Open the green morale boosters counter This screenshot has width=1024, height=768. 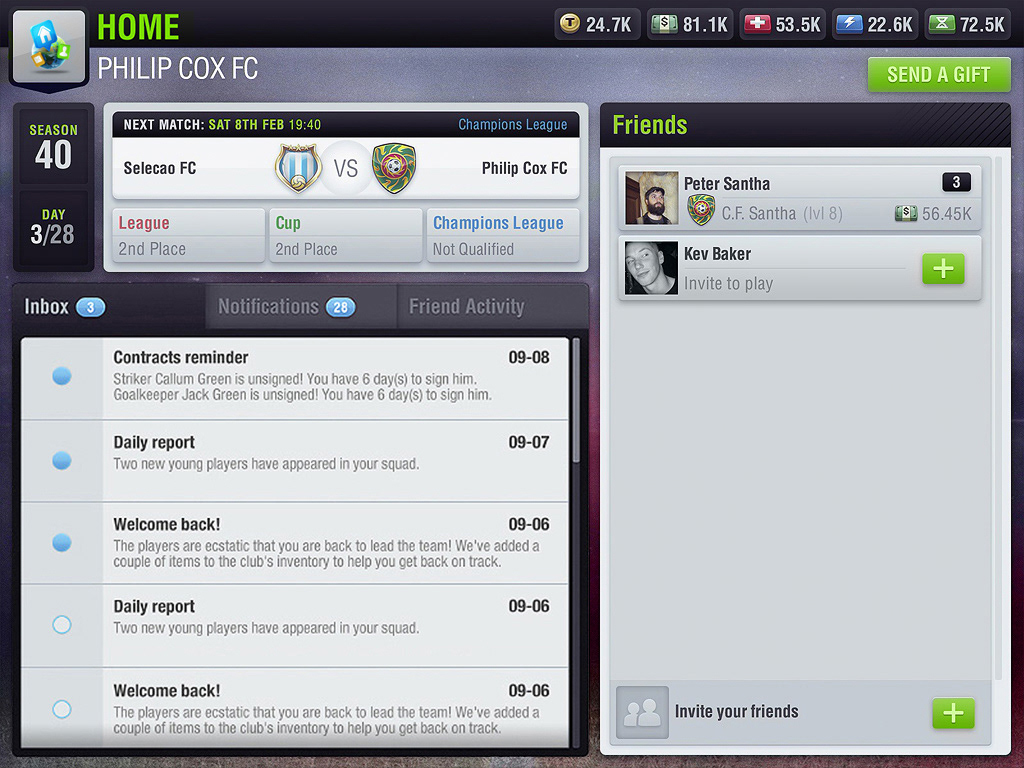(967, 25)
